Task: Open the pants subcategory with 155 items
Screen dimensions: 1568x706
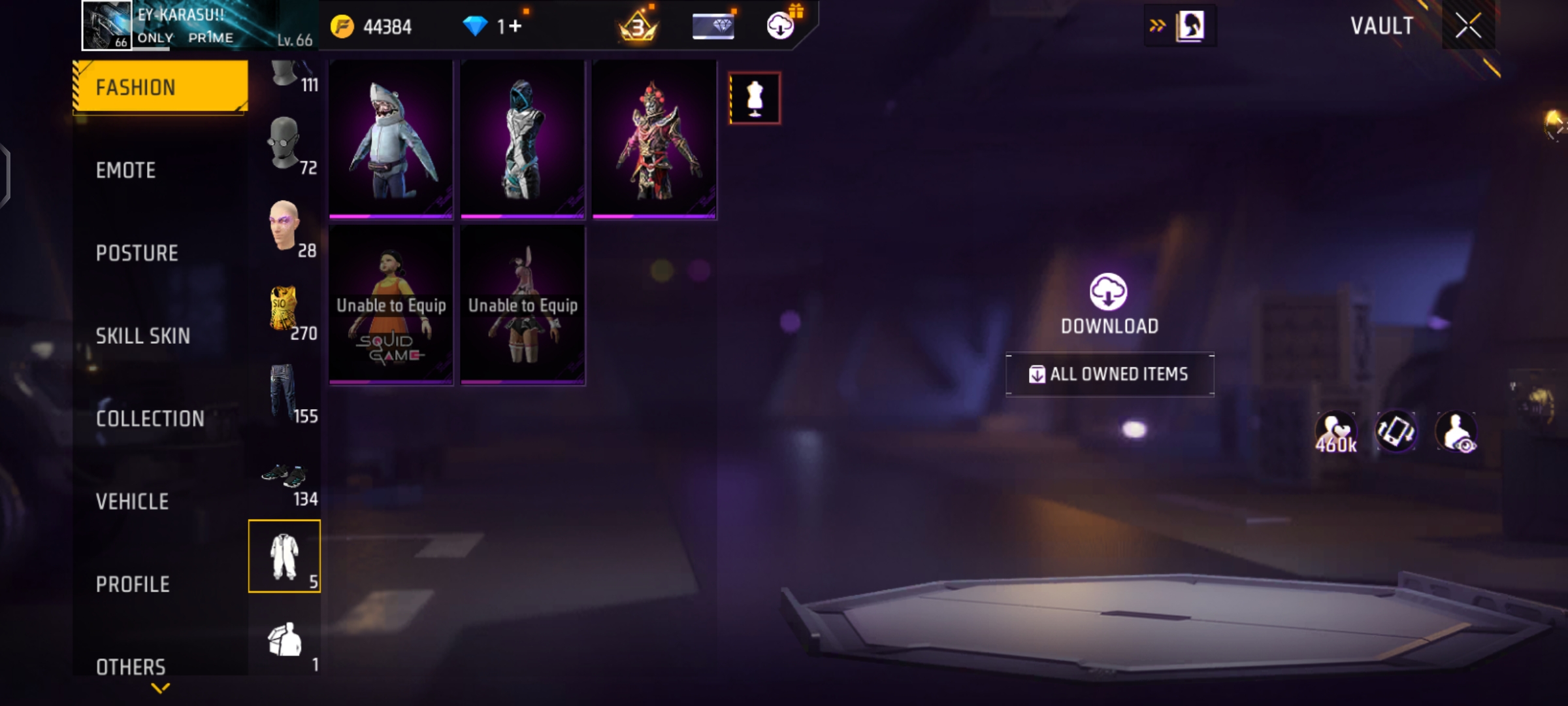Action: 285,392
